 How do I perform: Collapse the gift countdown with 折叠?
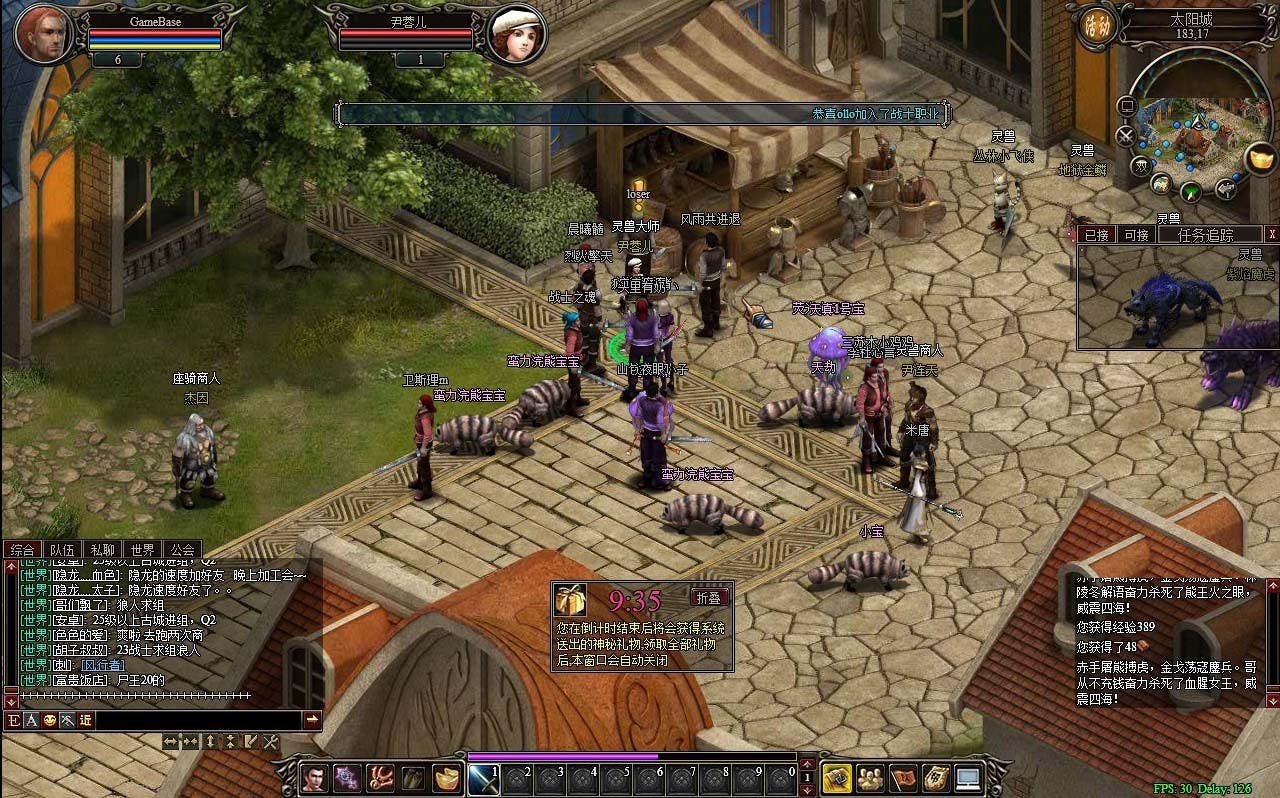coord(710,597)
